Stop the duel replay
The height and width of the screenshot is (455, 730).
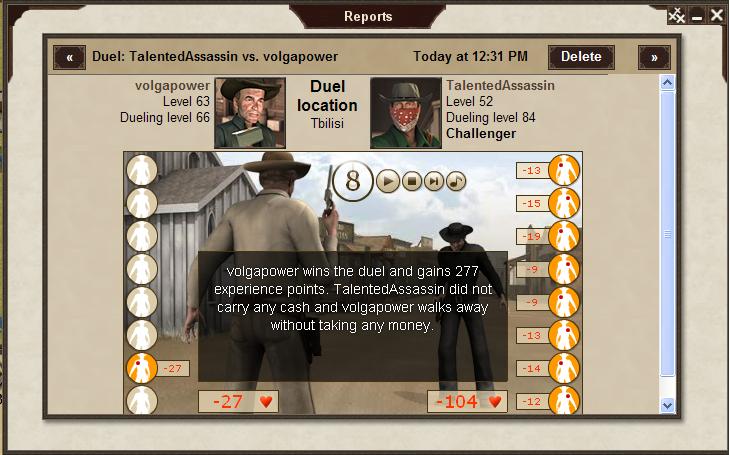point(411,181)
